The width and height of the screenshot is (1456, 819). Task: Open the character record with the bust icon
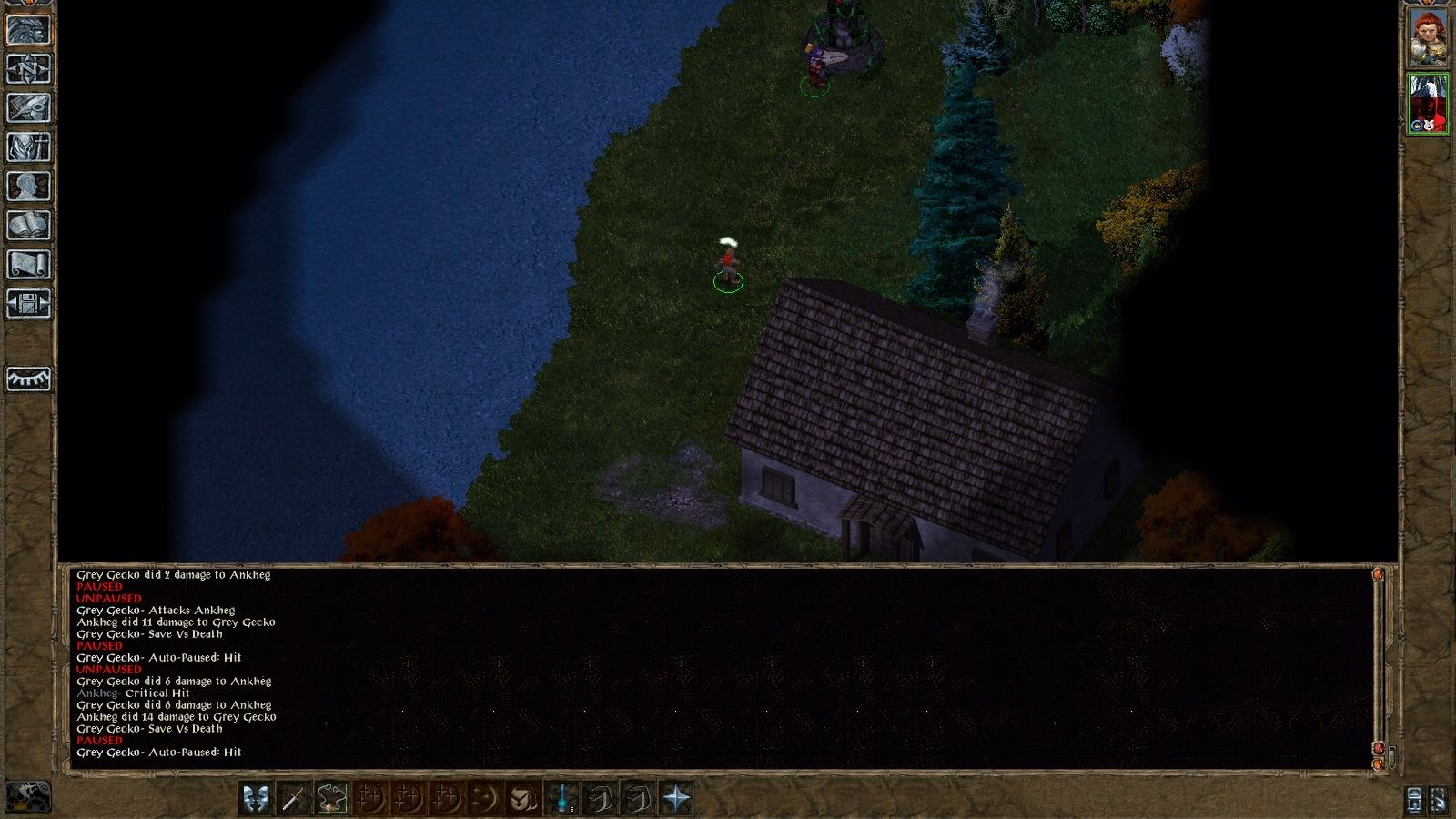coord(28,187)
